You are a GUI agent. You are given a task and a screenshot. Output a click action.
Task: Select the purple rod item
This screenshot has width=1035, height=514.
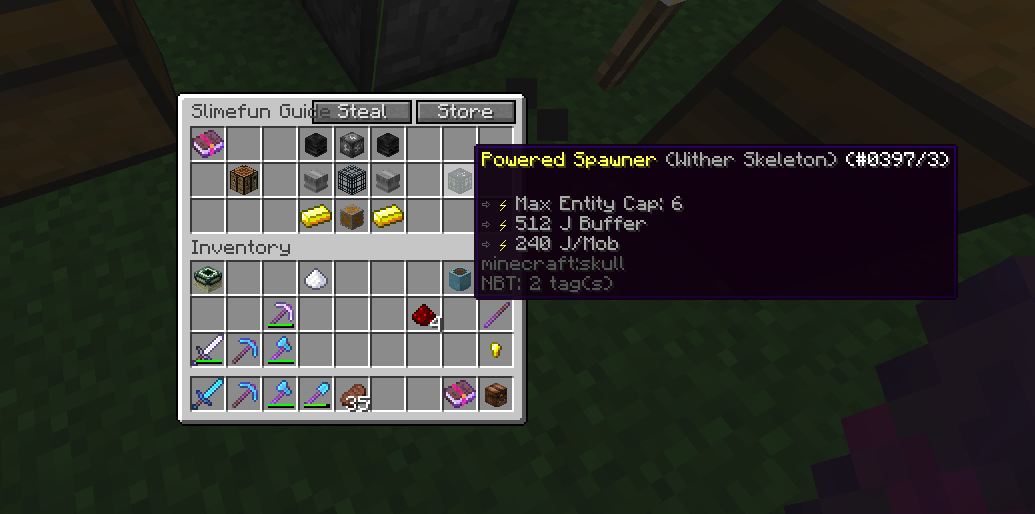496,315
